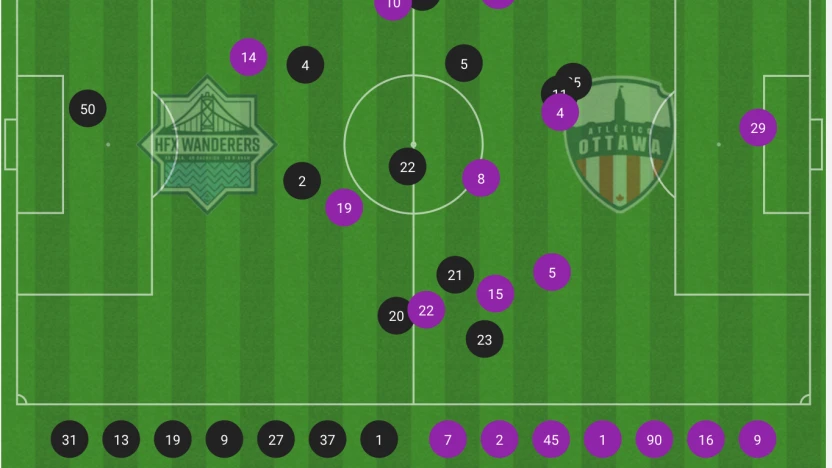Select purple substitute number 7
Image resolution: width=832 pixels, height=468 pixels.
pos(448,439)
